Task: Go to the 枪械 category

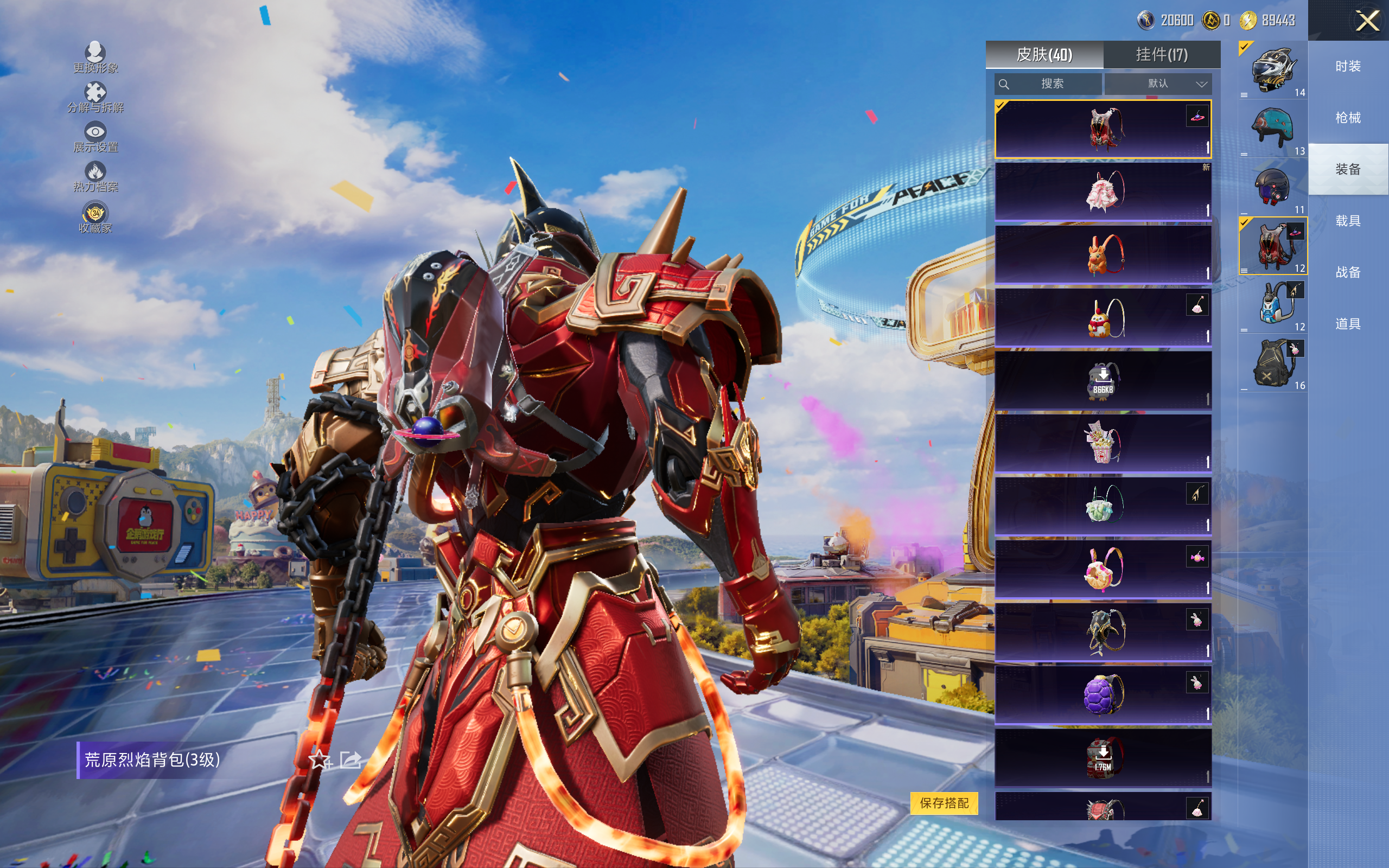Action: (1348, 118)
